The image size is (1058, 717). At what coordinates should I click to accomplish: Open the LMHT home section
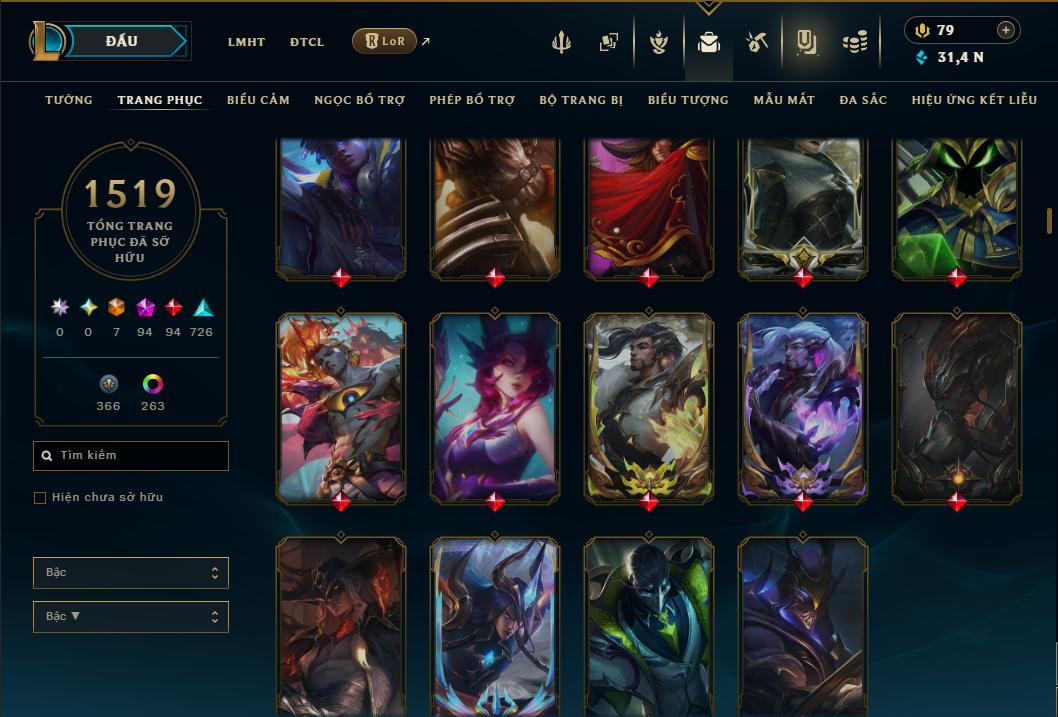tap(246, 42)
